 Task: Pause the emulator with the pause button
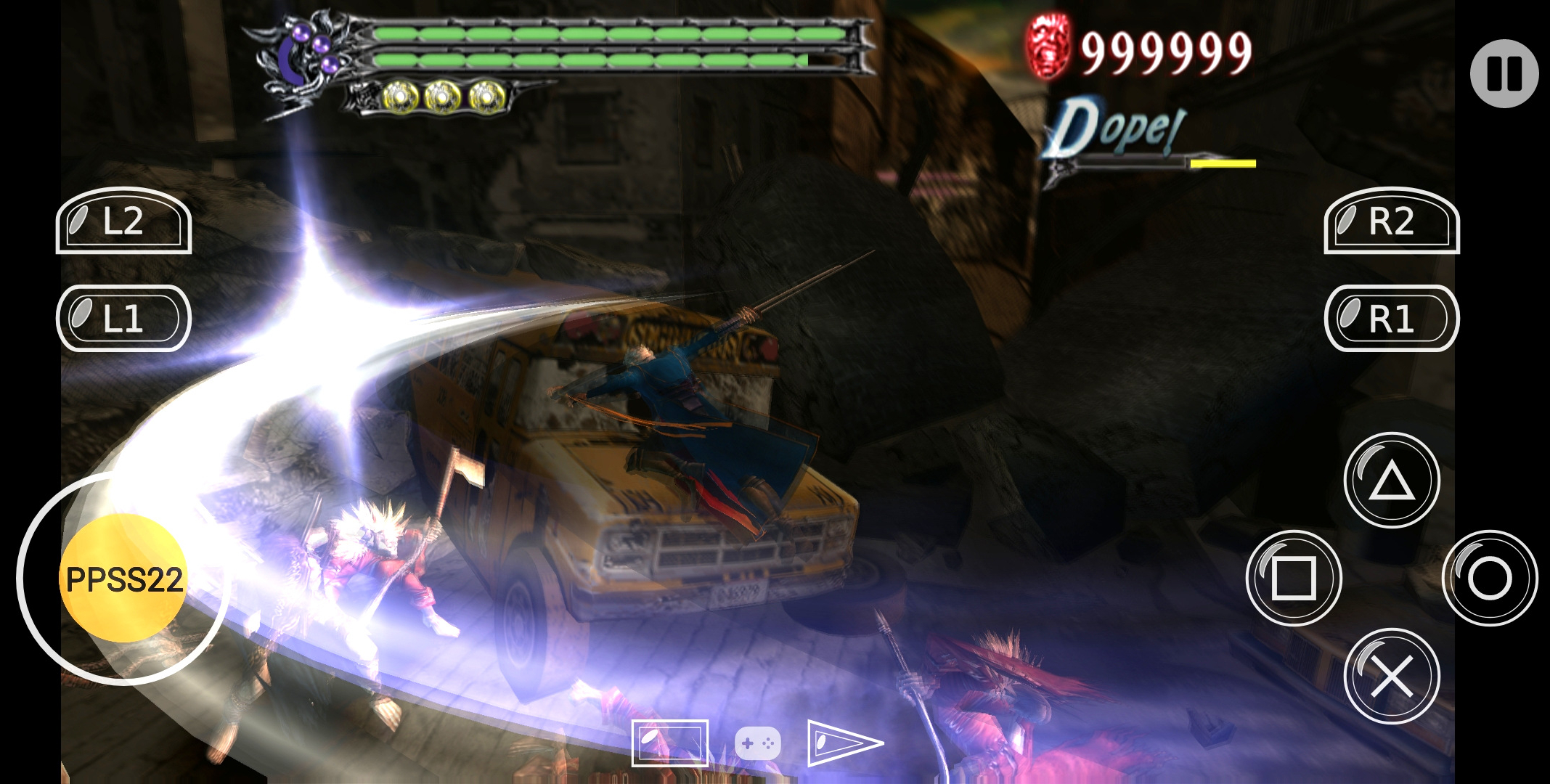[1504, 73]
